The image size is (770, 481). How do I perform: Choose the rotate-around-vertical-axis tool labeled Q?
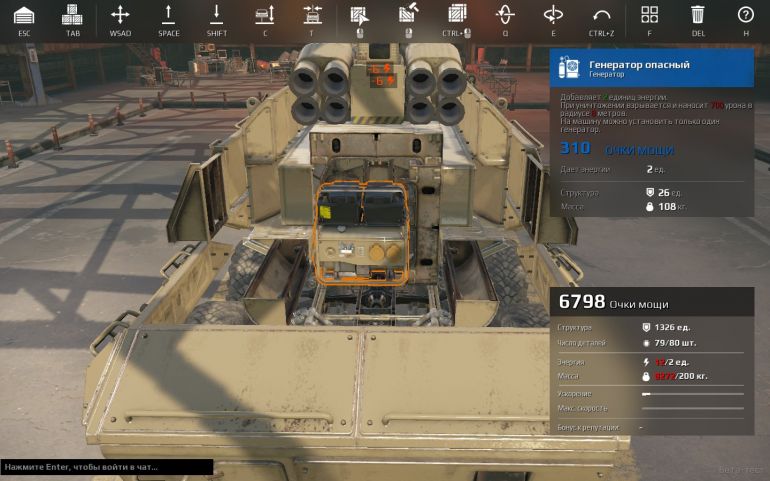(505, 15)
